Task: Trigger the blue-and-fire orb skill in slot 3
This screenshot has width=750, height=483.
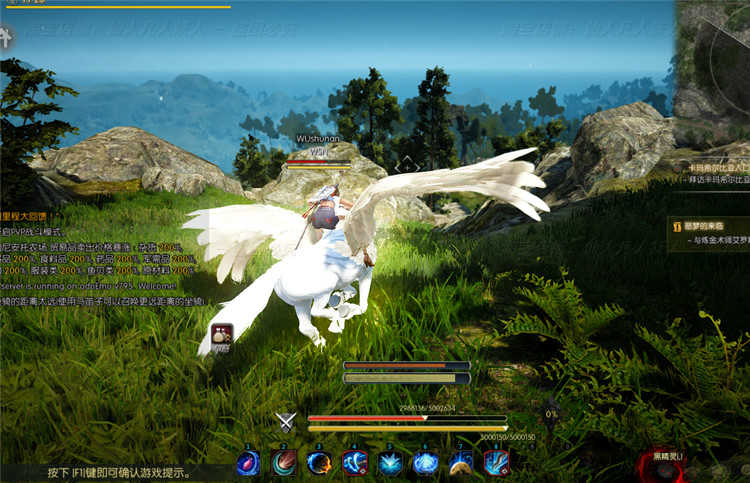Action: 319,462
